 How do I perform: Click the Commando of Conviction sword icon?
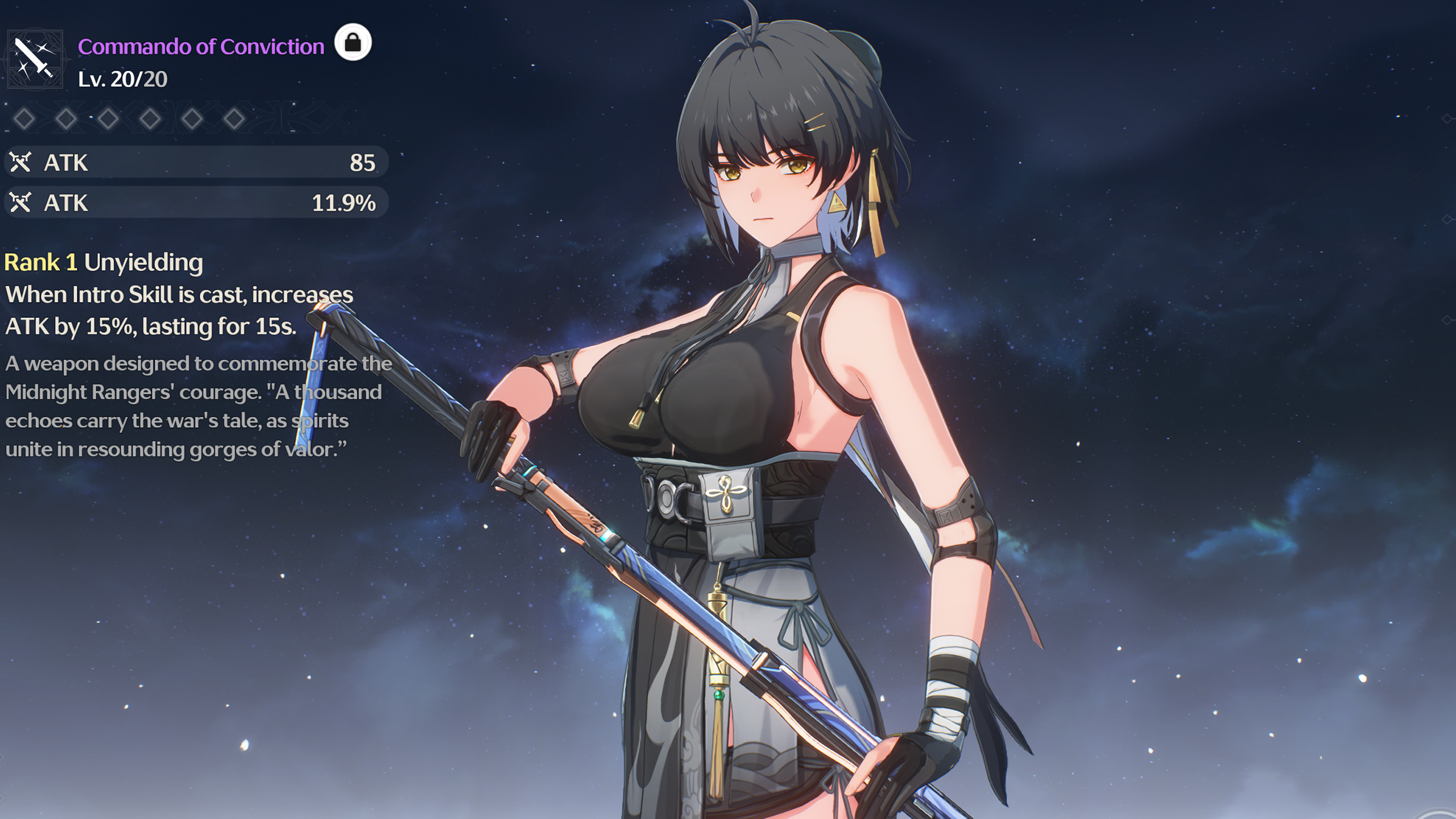[x=34, y=59]
